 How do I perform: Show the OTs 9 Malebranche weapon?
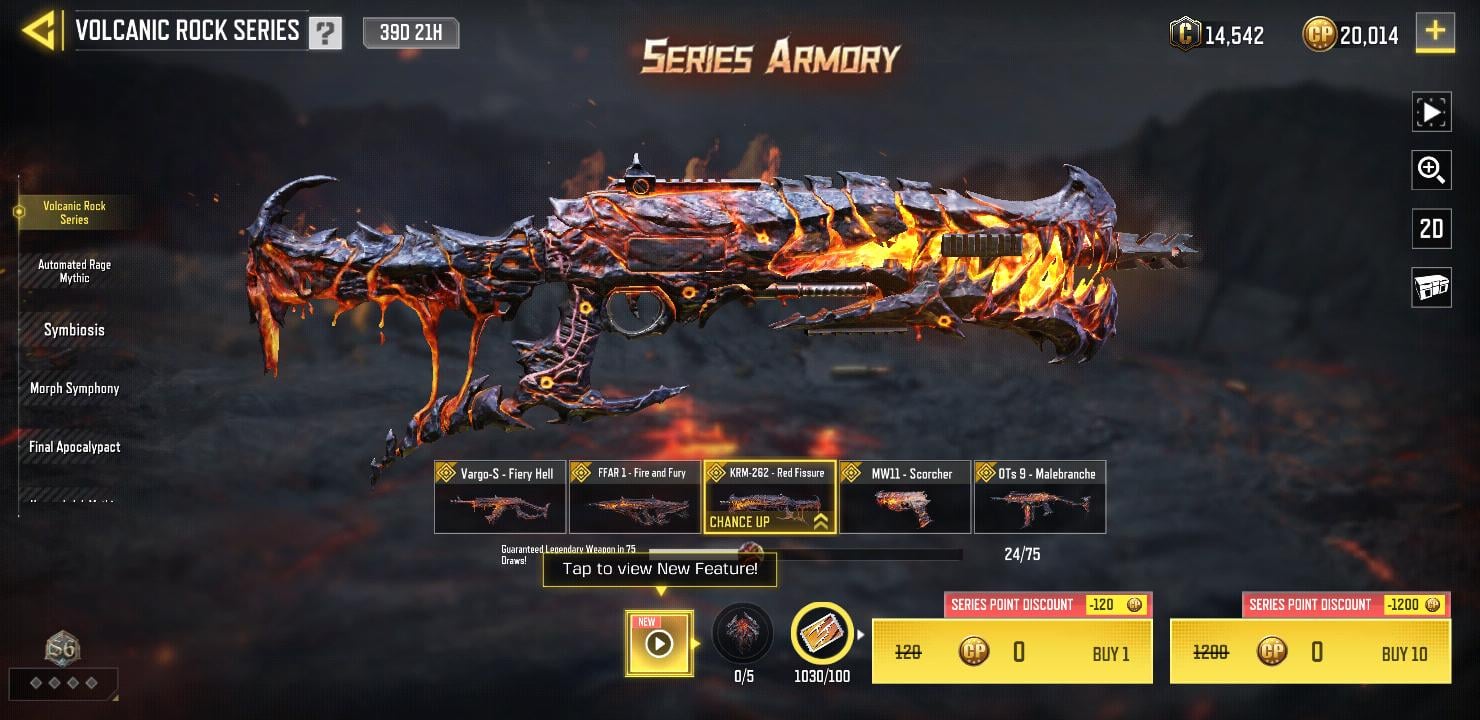1040,497
